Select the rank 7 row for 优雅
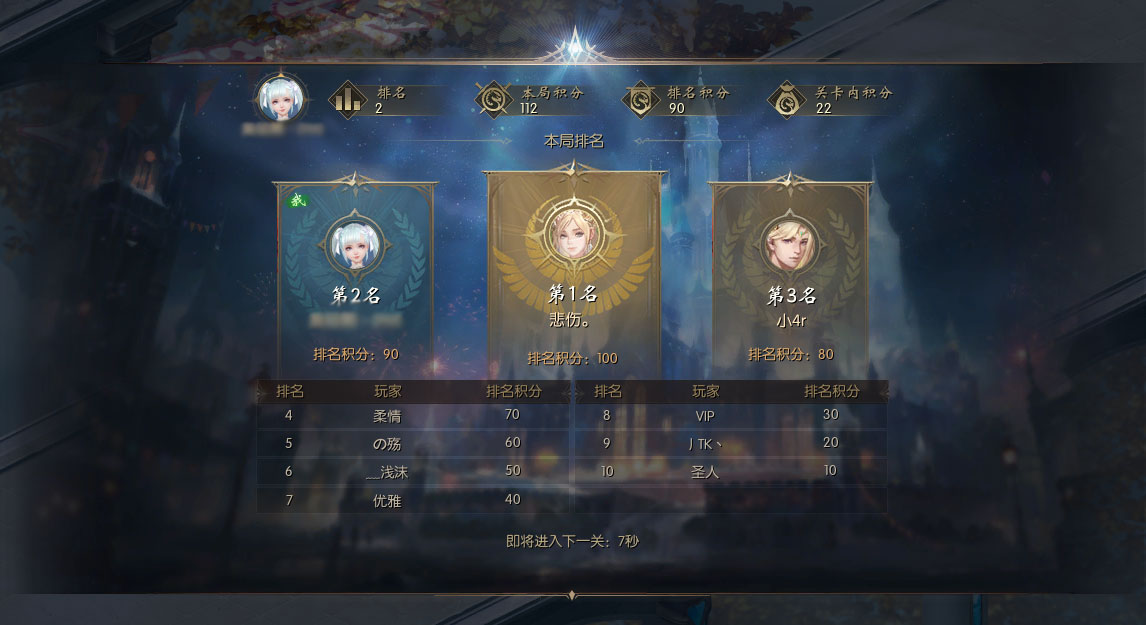This screenshot has width=1146, height=625. click(415, 500)
